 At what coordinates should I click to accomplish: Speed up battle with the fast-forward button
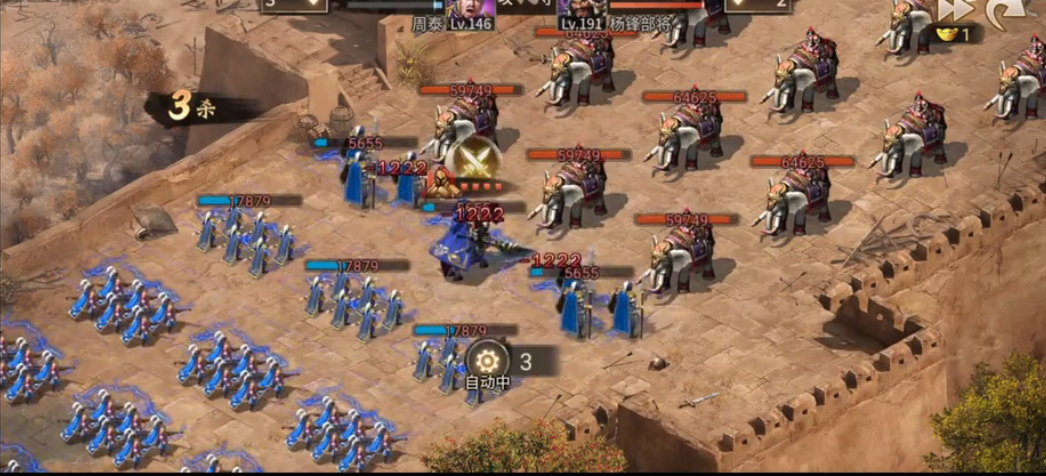(x=951, y=10)
